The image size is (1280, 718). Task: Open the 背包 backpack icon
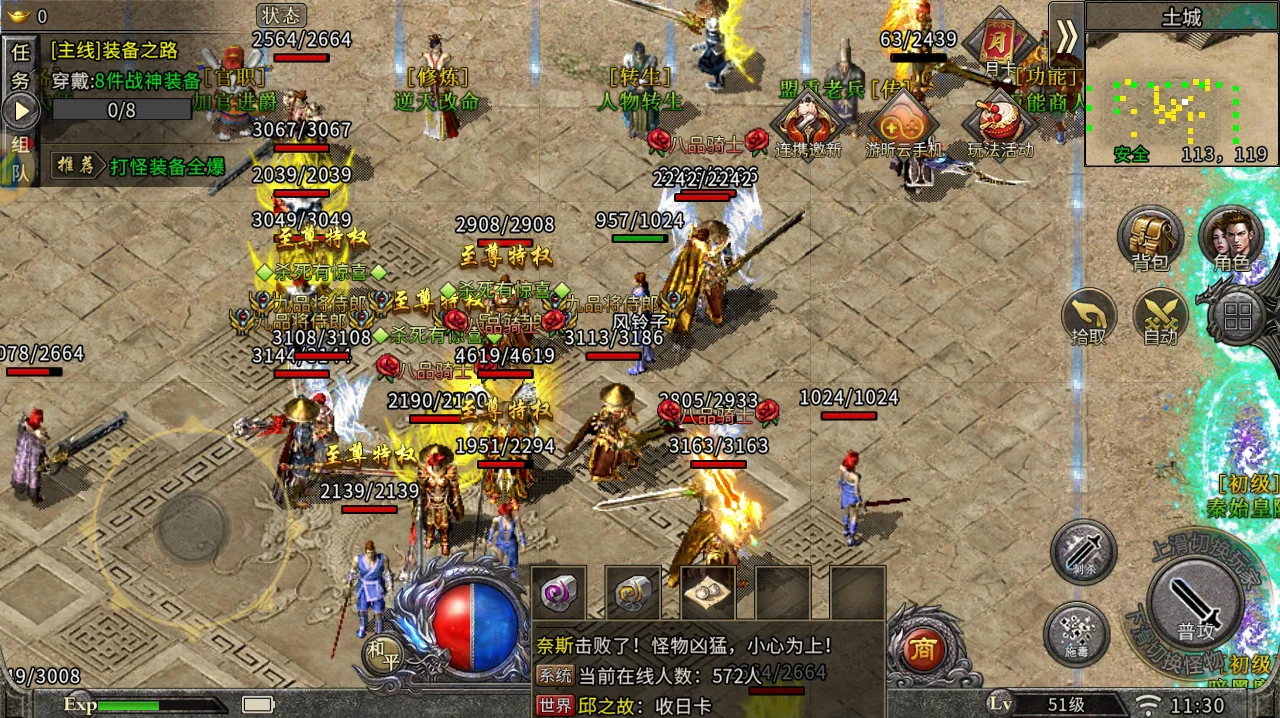coord(1150,238)
